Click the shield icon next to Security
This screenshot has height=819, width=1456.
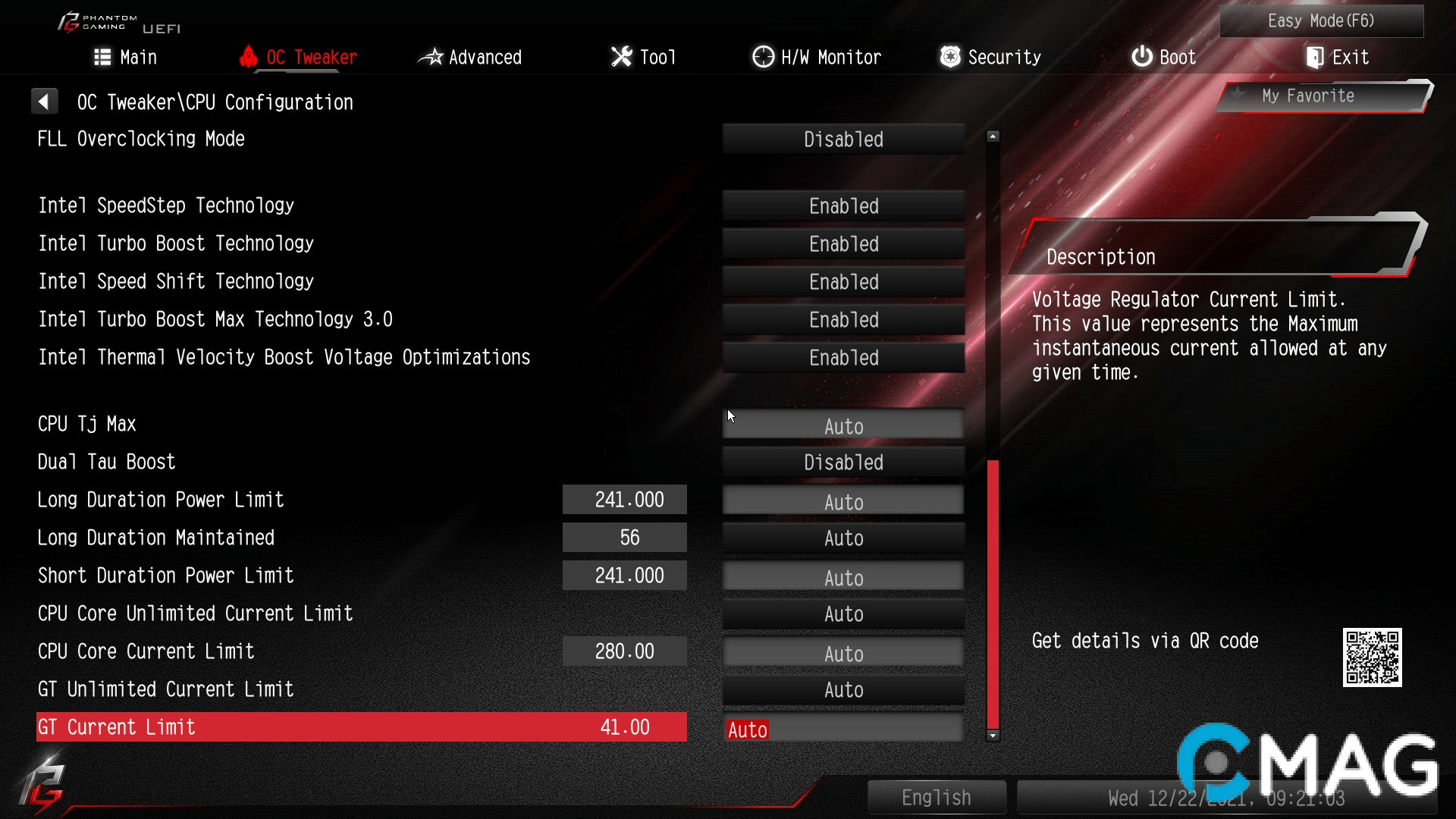(949, 56)
